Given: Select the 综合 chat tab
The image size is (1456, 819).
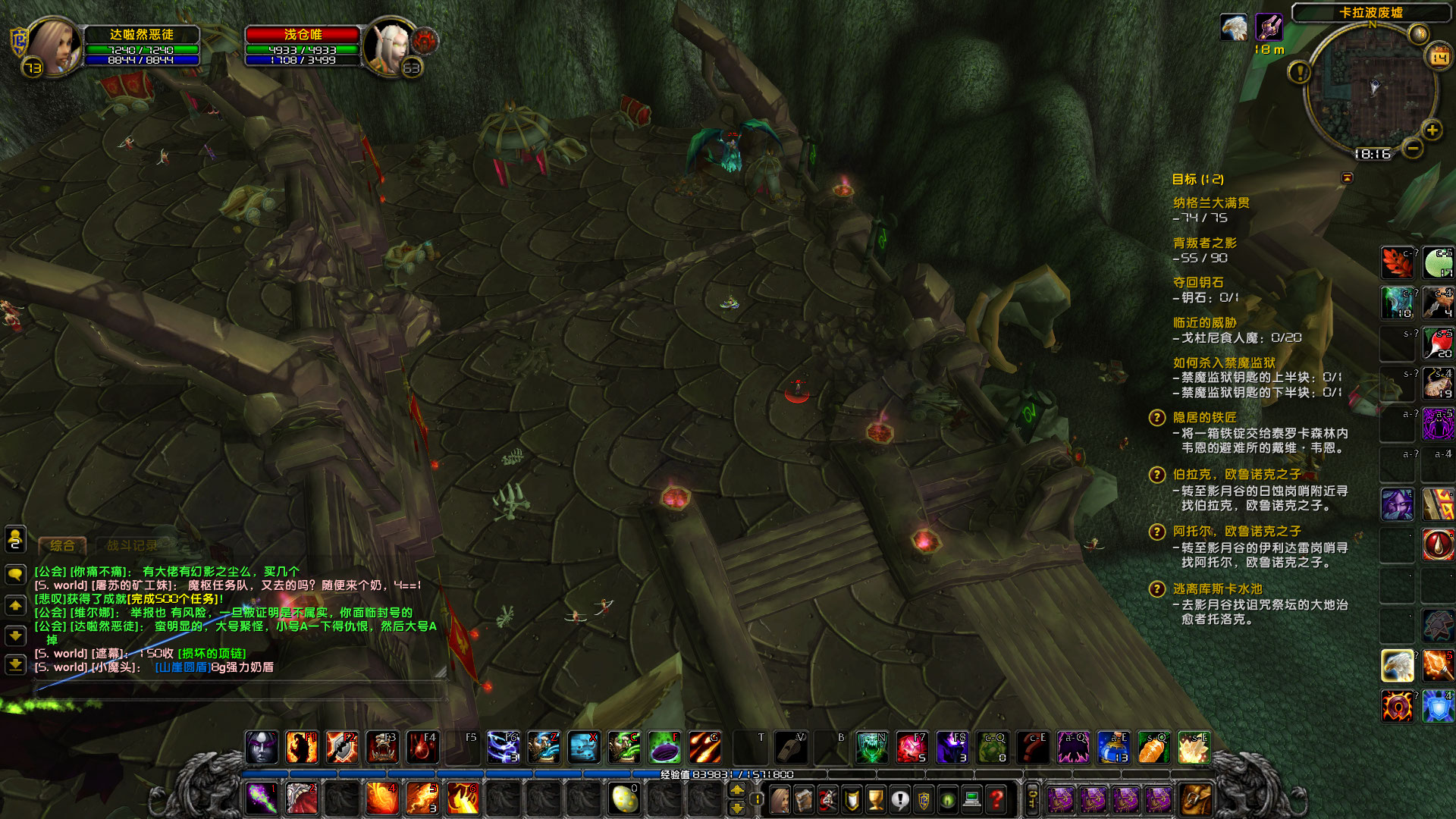Looking at the screenshot, I should click(64, 545).
